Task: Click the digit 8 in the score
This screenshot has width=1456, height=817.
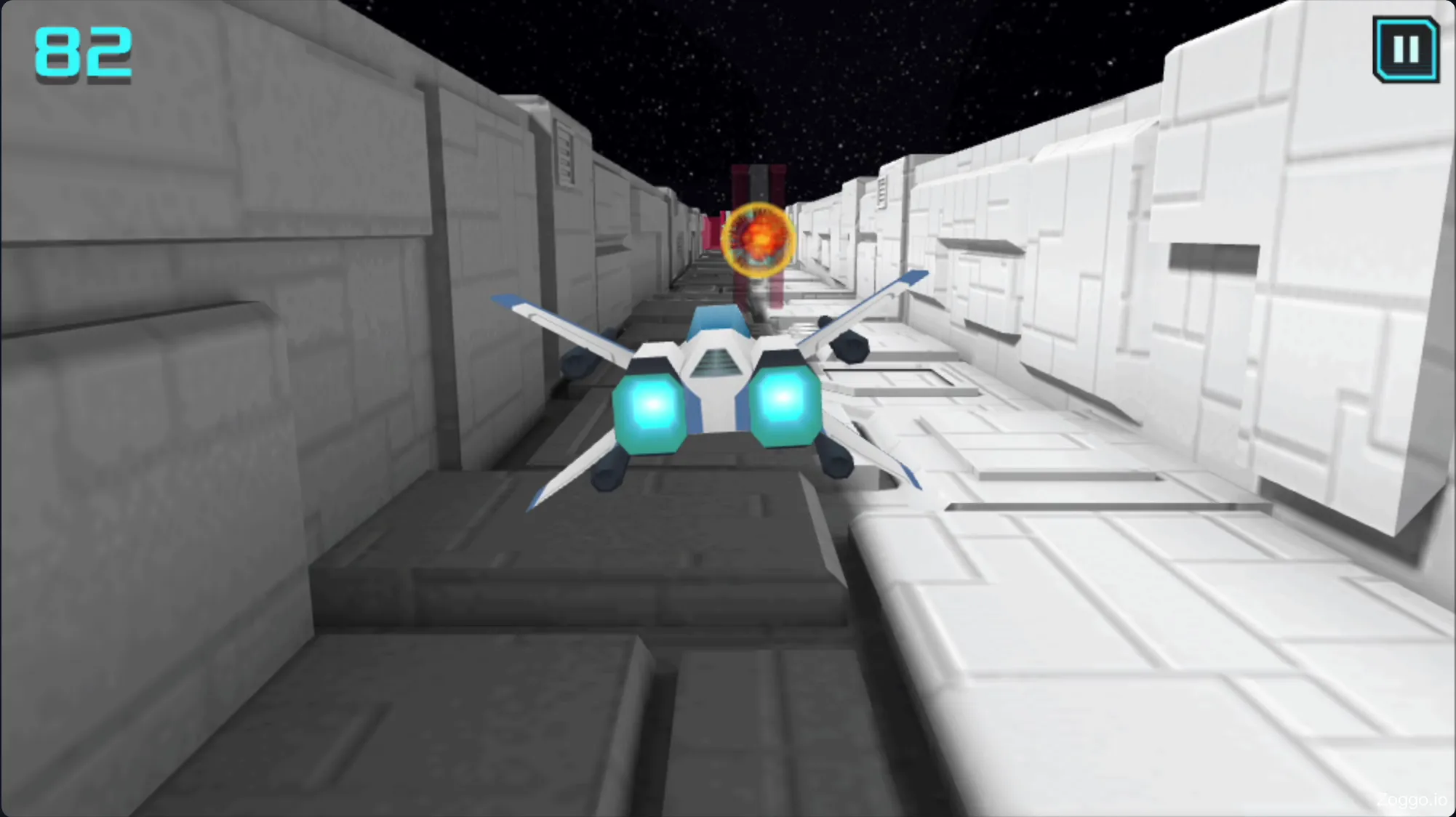Action: [58, 52]
